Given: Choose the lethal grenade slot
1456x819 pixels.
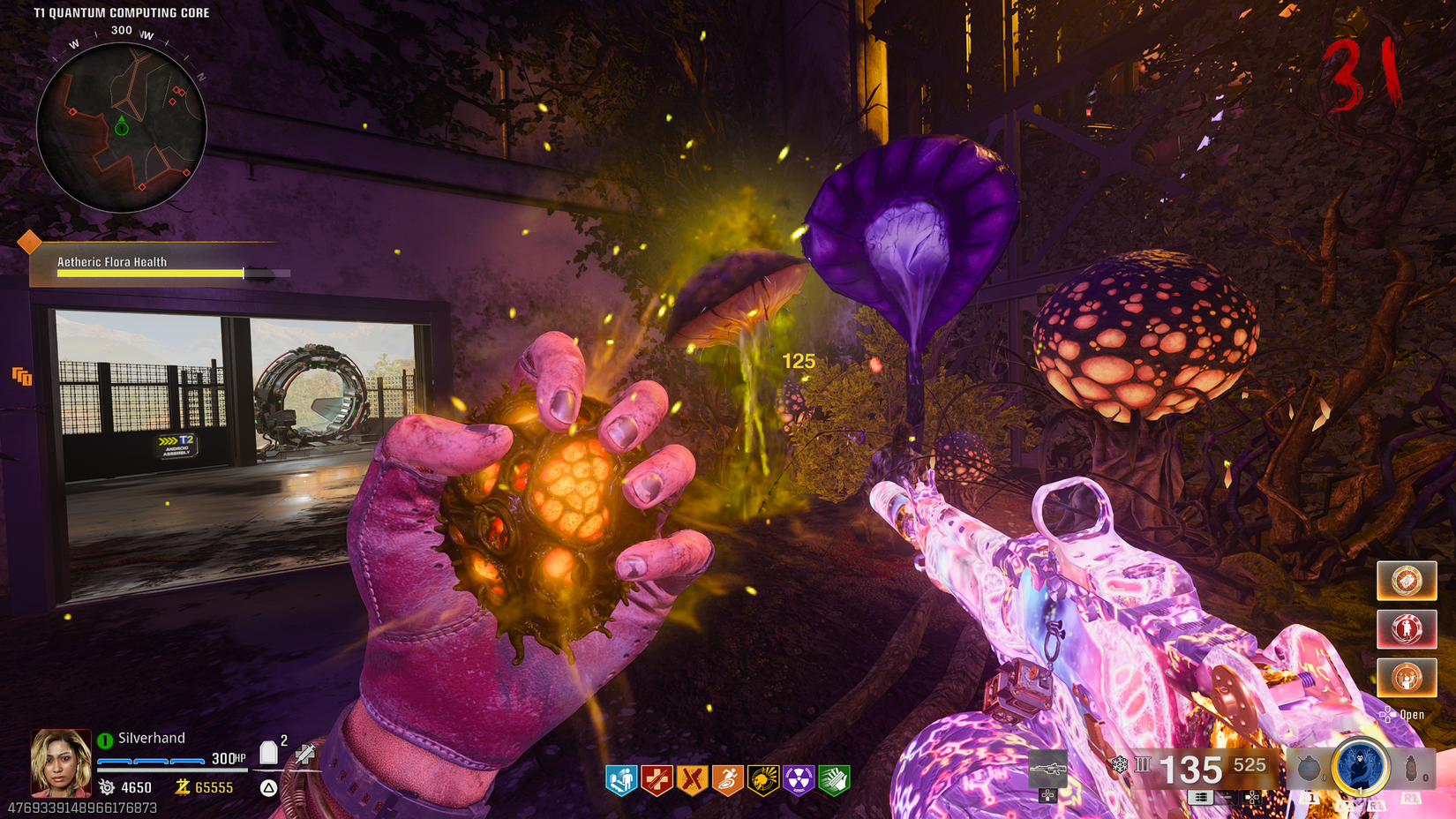Looking at the screenshot, I should point(1413,768).
